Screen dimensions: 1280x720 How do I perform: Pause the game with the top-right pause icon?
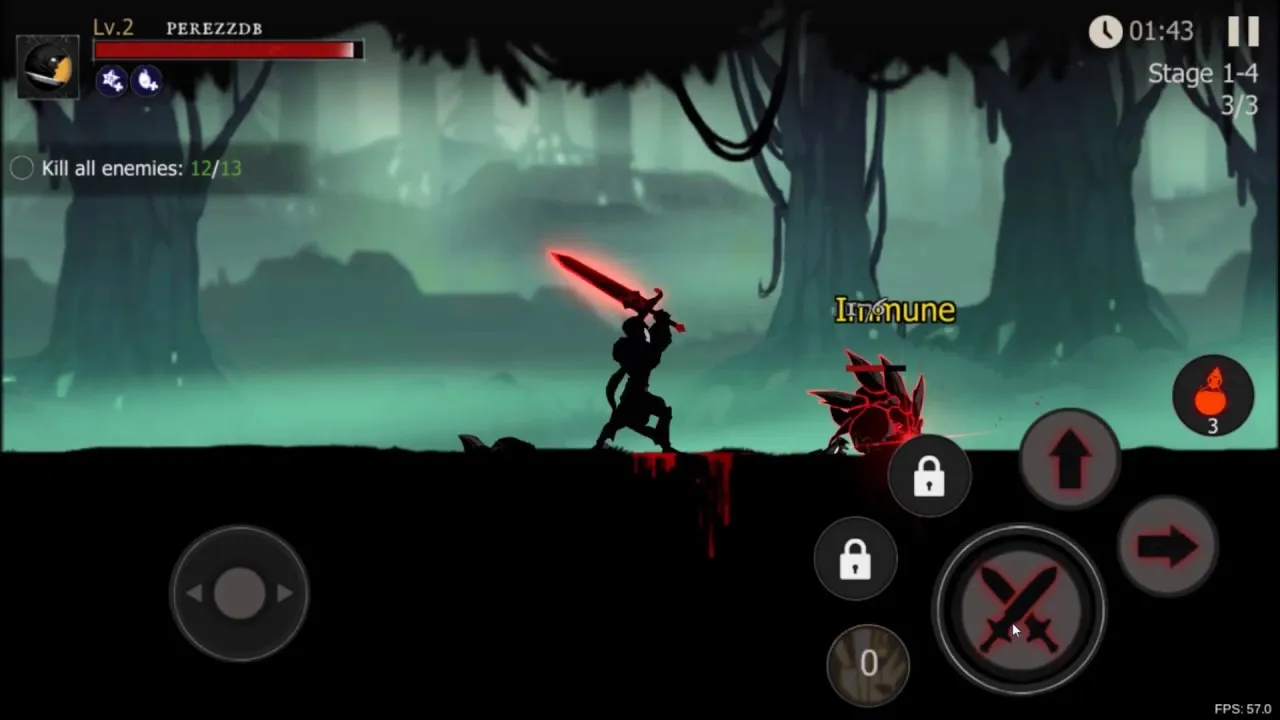(x=1242, y=31)
